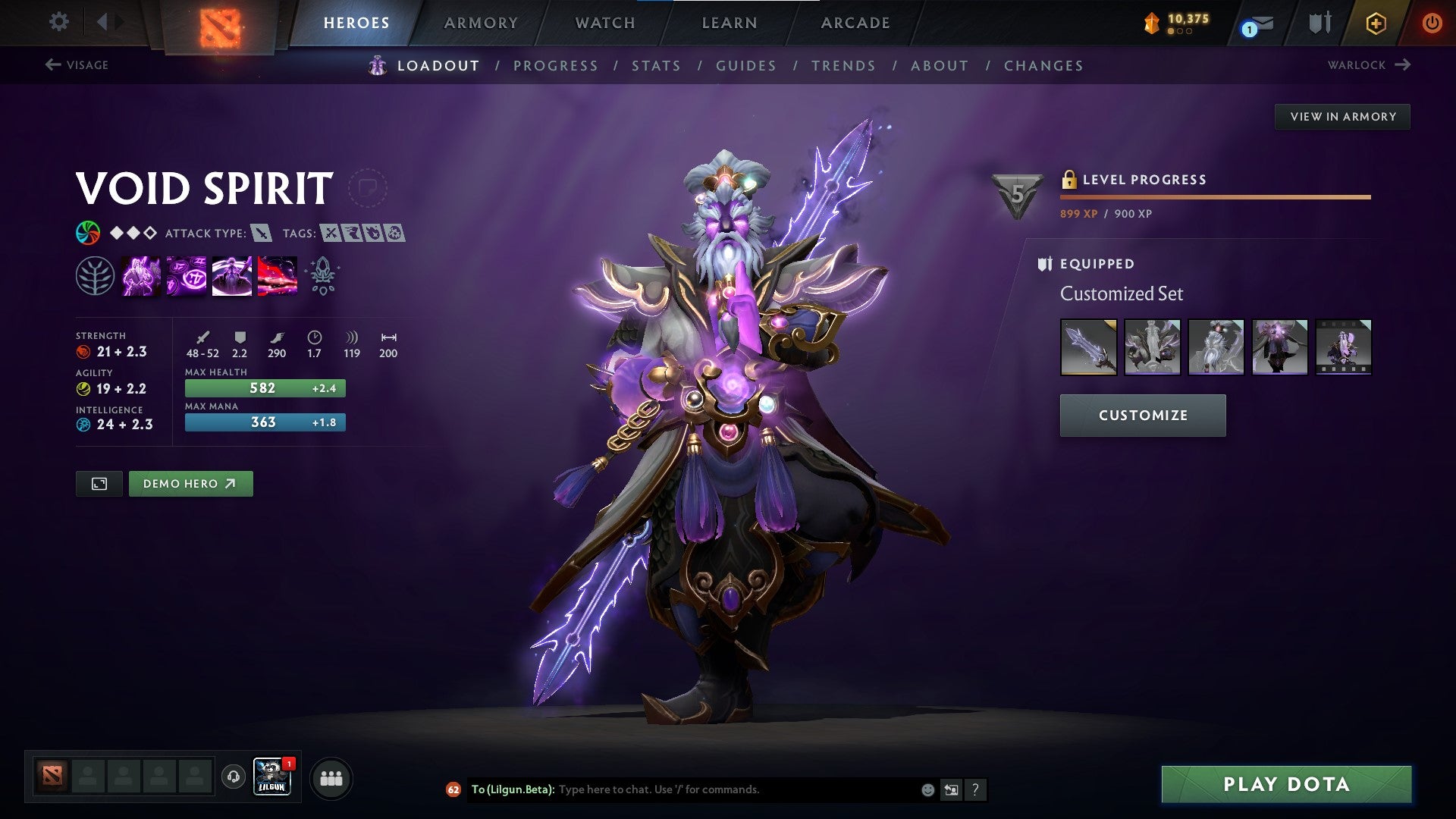The height and width of the screenshot is (819, 1456).
Task: Toggle fullscreen hero preview beside Demo Hero
Action: point(101,483)
